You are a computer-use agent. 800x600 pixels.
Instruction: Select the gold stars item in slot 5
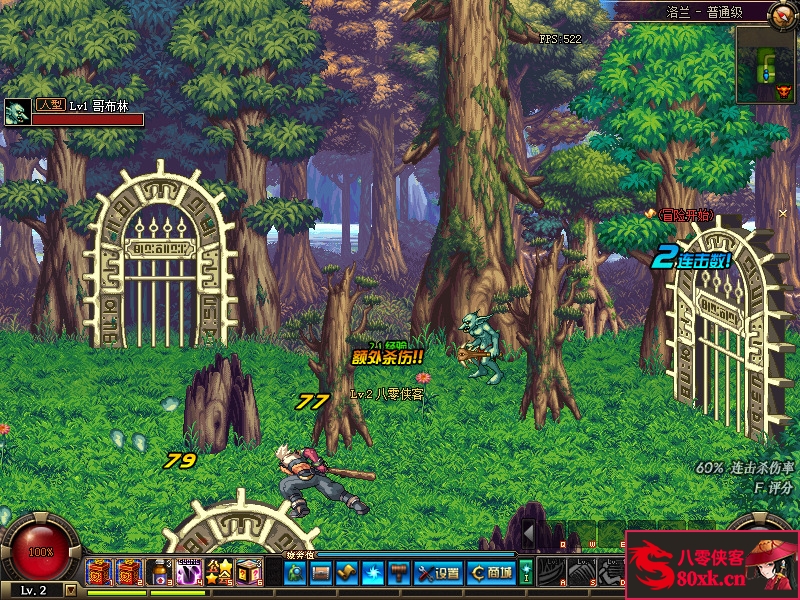point(219,573)
